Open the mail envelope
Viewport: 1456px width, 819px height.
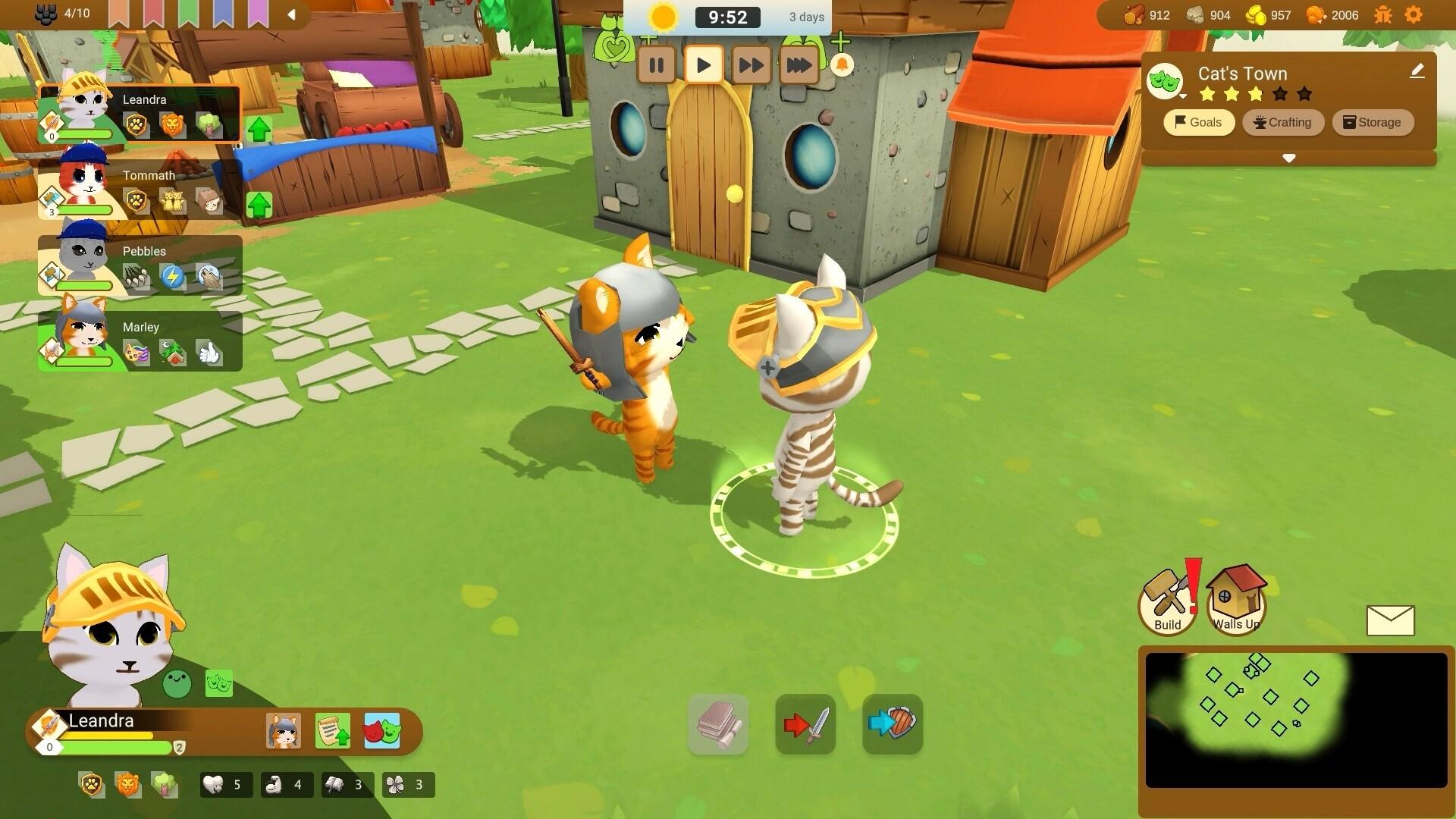pyautogui.click(x=1392, y=620)
